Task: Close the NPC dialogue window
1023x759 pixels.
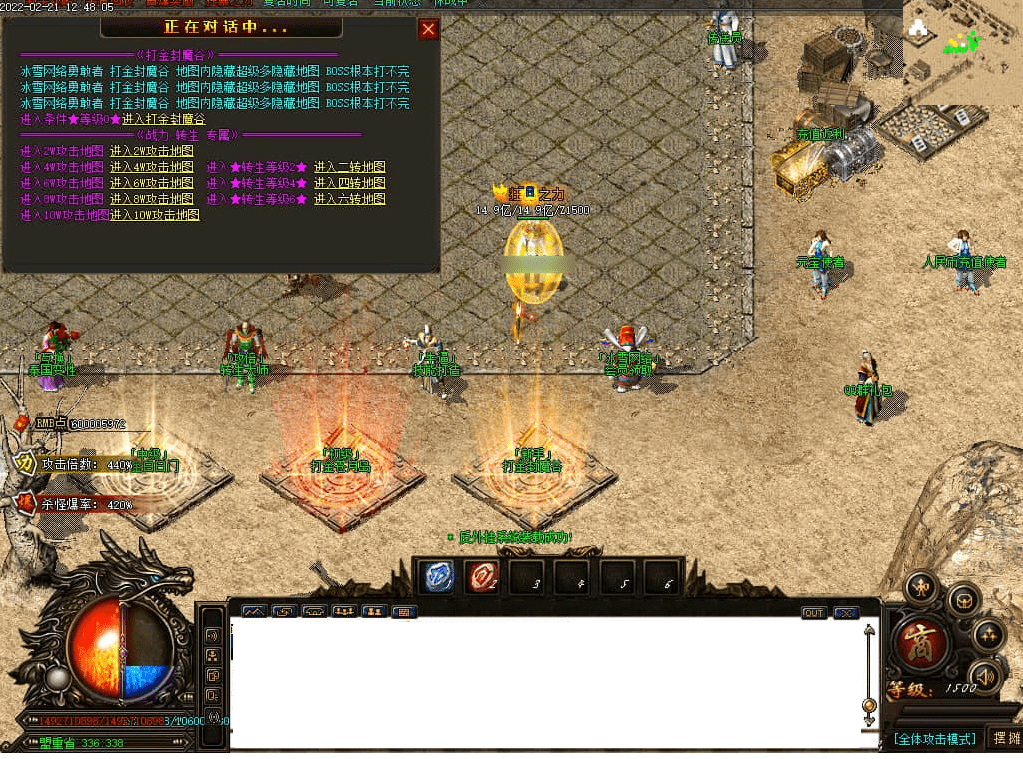Action: click(x=428, y=29)
